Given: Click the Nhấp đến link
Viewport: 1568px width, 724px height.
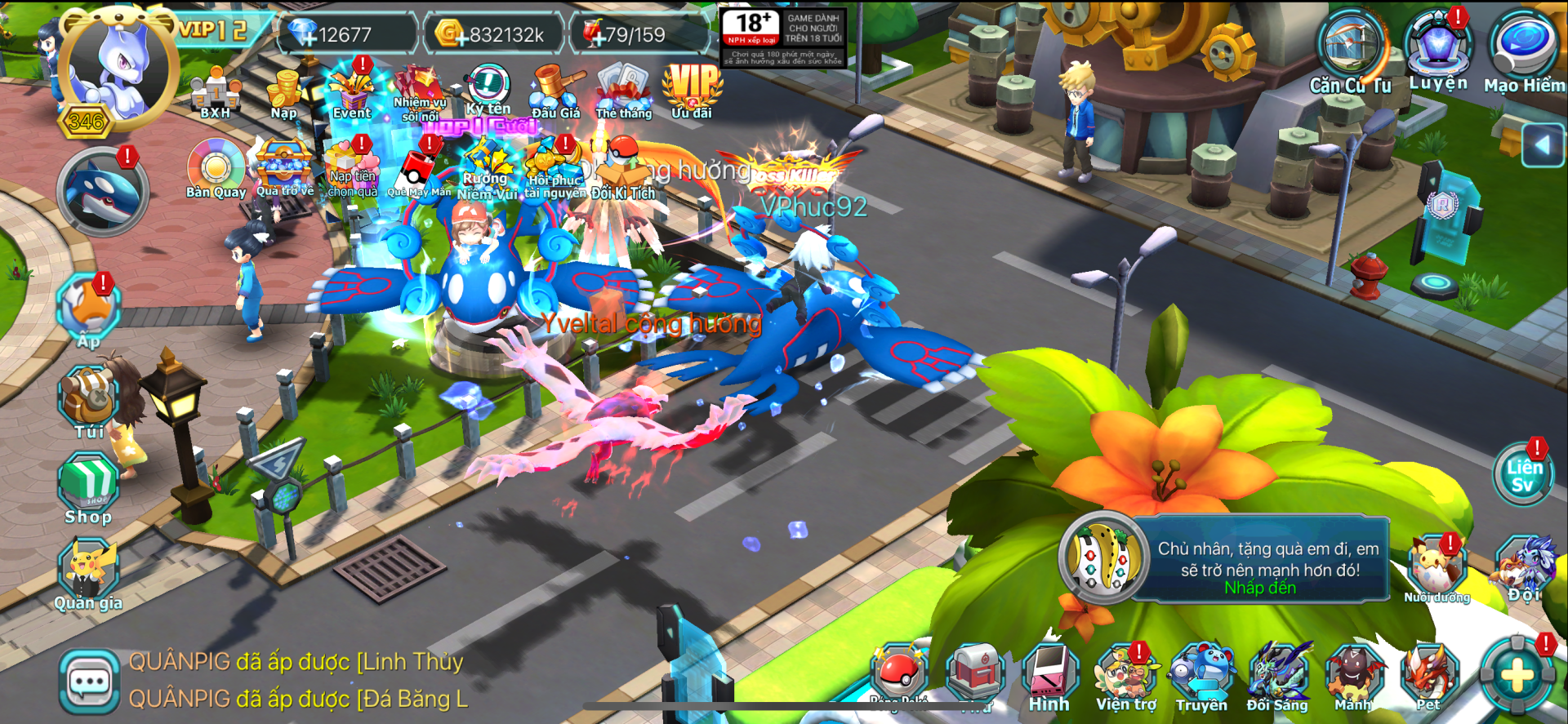Looking at the screenshot, I should (1260, 588).
